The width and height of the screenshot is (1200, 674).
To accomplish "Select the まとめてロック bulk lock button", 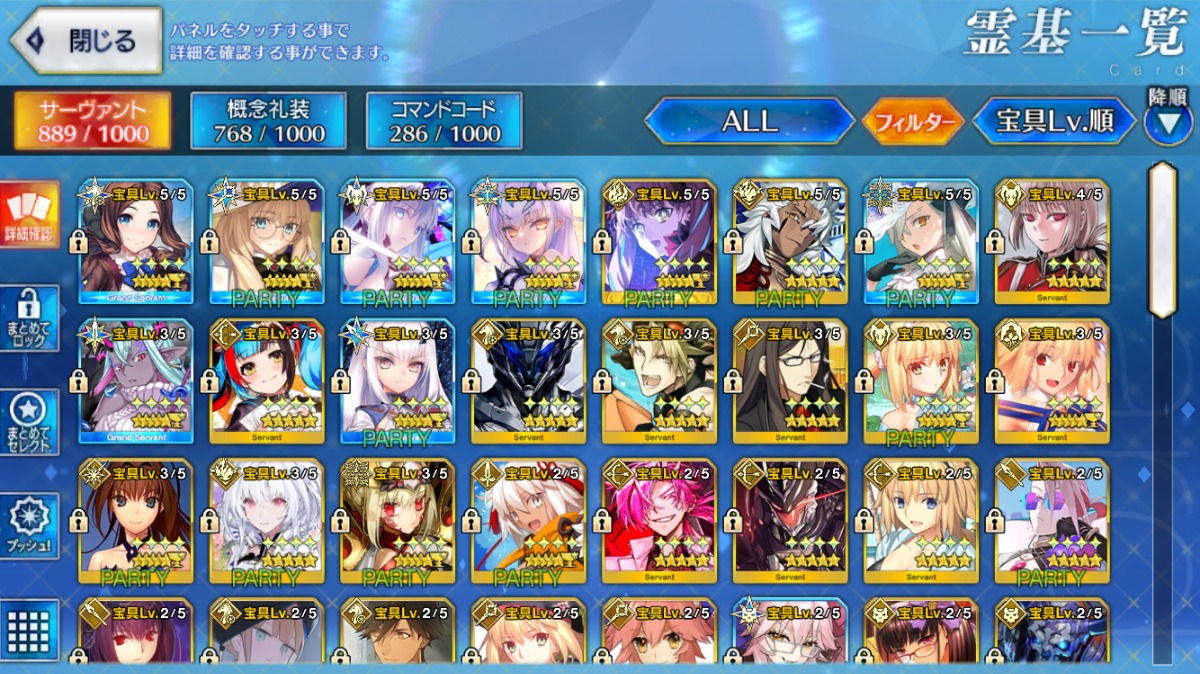I will pyautogui.click(x=29, y=318).
